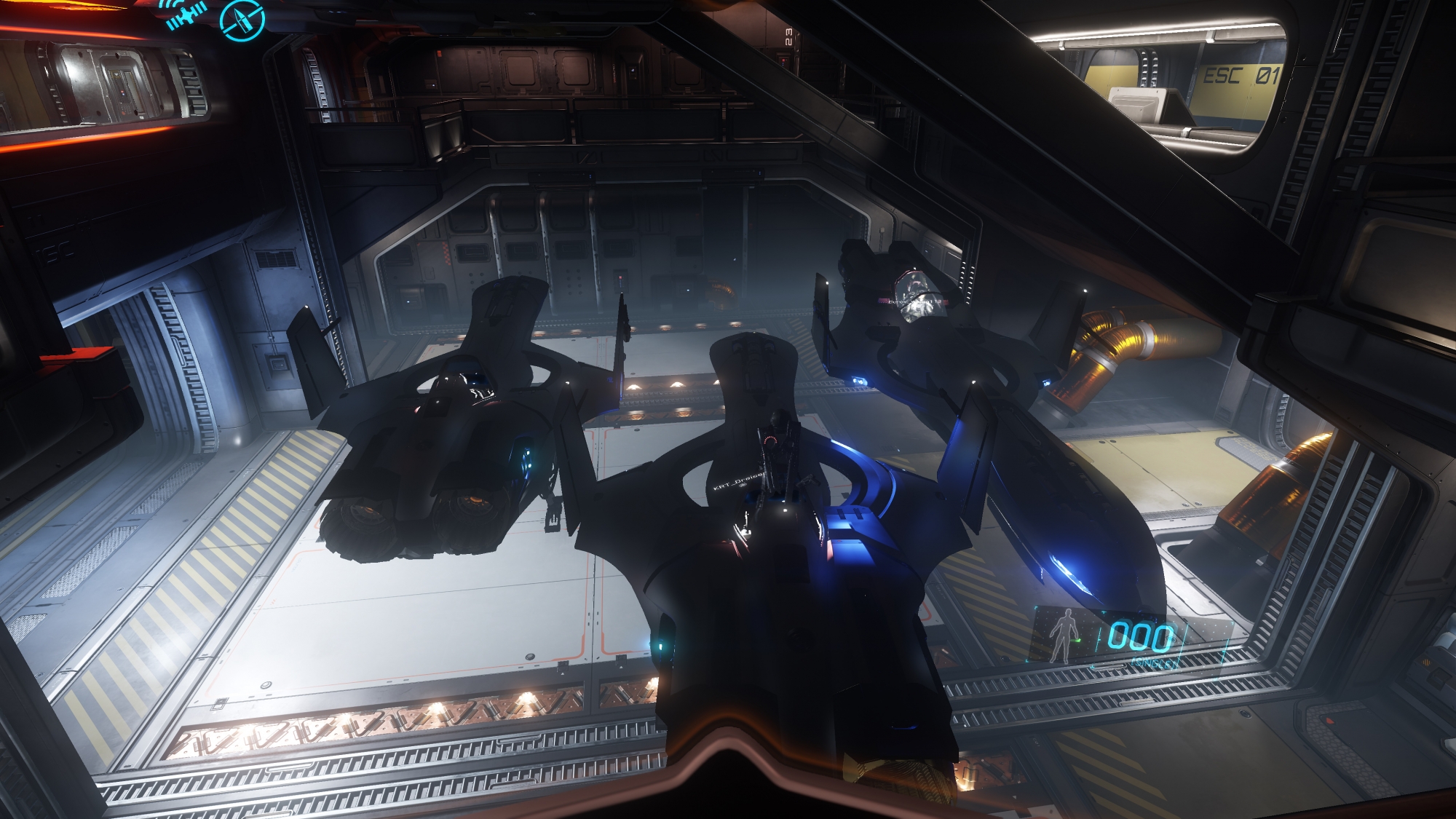Viewport: 1456px width, 819px height.
Task: Click the satellite signal HUD icon
Action: pos(186,15)
